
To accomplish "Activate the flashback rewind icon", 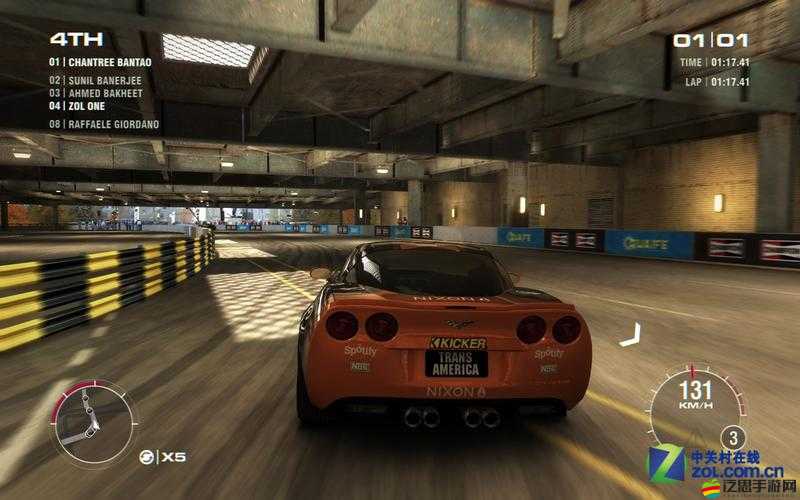I will [146, 457].
